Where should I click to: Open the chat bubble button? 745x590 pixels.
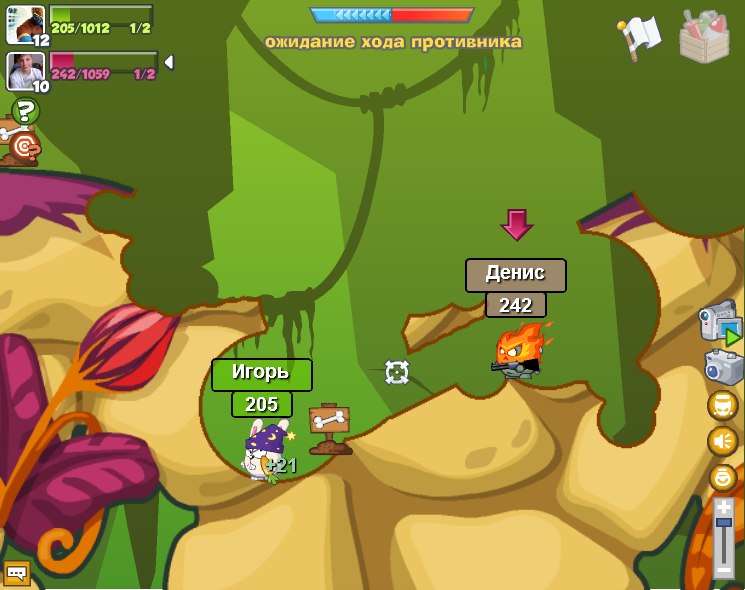coord(17,573)
